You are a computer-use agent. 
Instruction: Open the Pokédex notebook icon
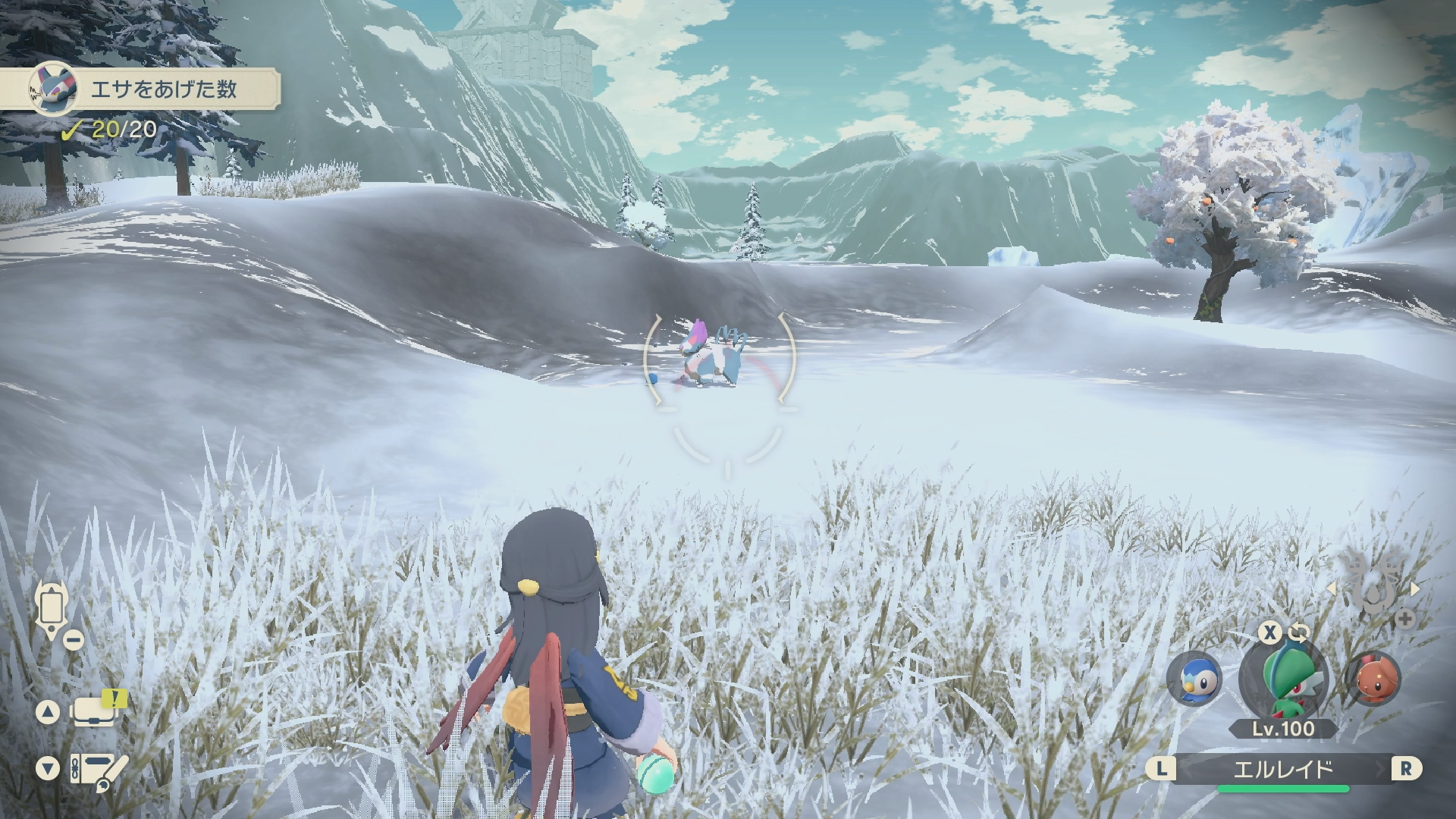pos(97,769)
